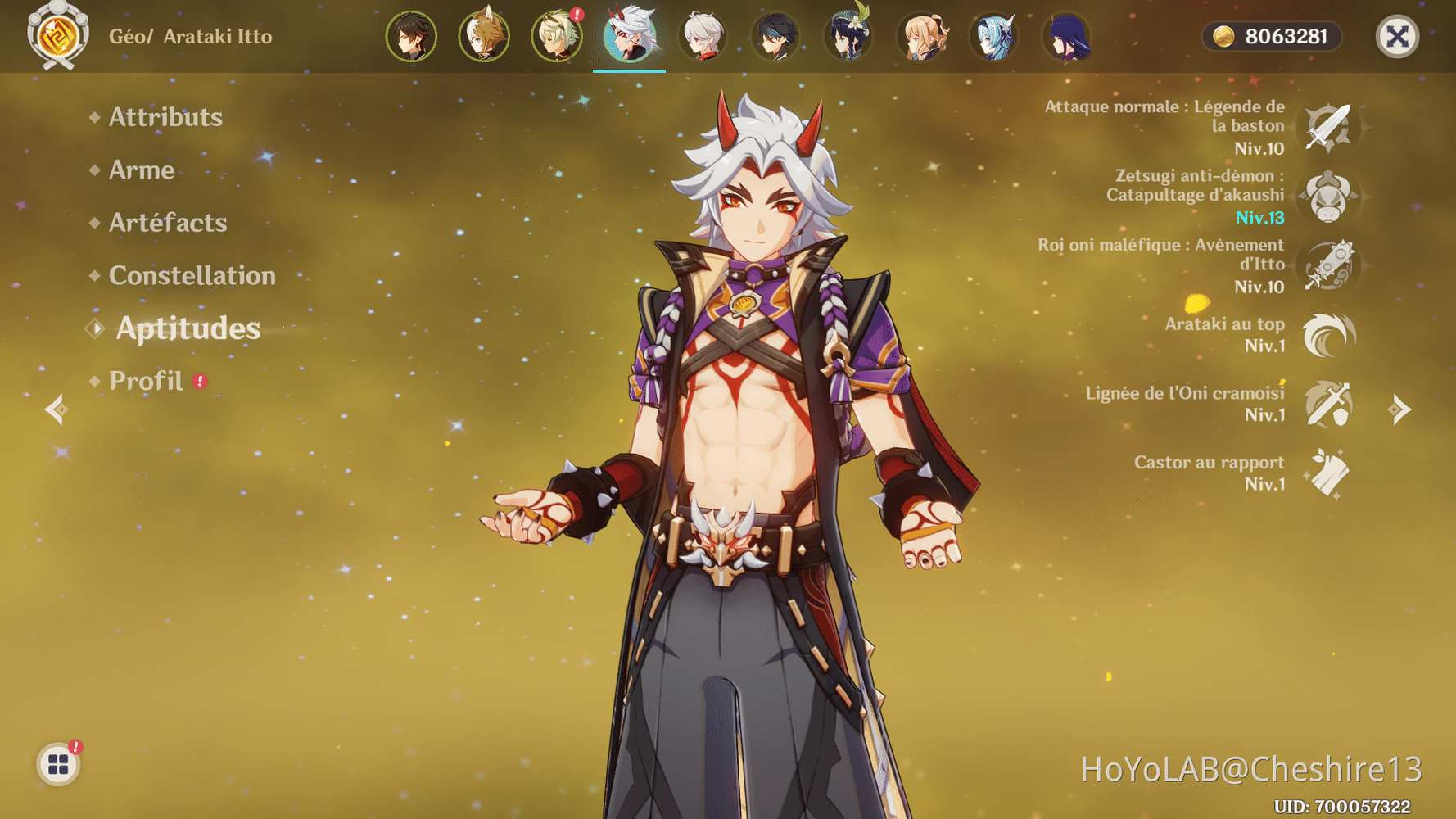Viewport: 1456px width, 819px height.
Task: Select the blue-haired character portrait
Action: (993, 35)
